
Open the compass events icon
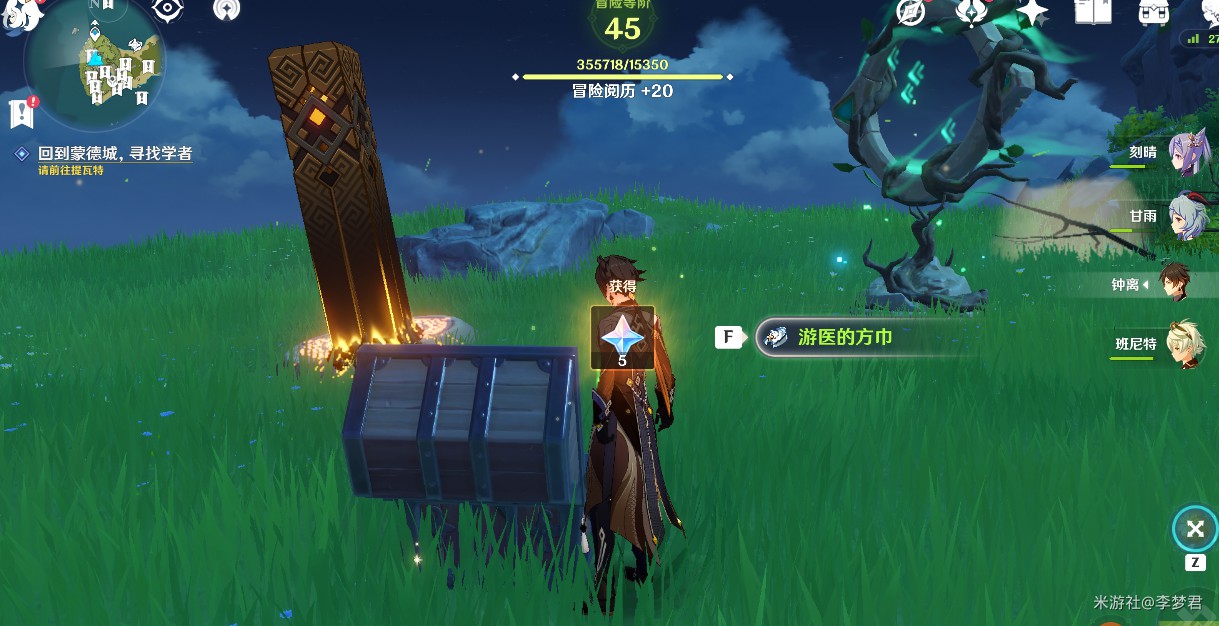point(911,11)
